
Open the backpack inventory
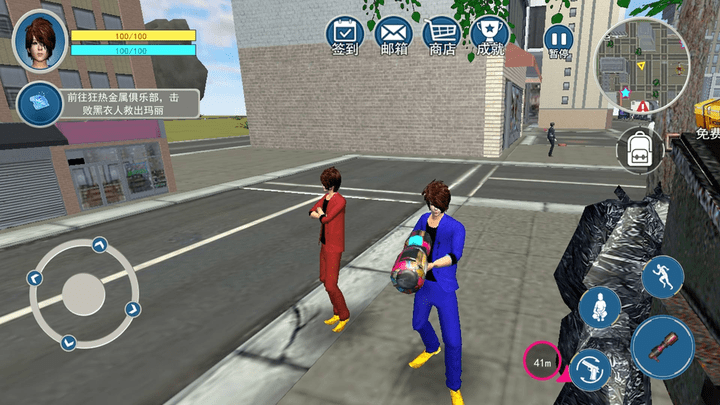638,149
